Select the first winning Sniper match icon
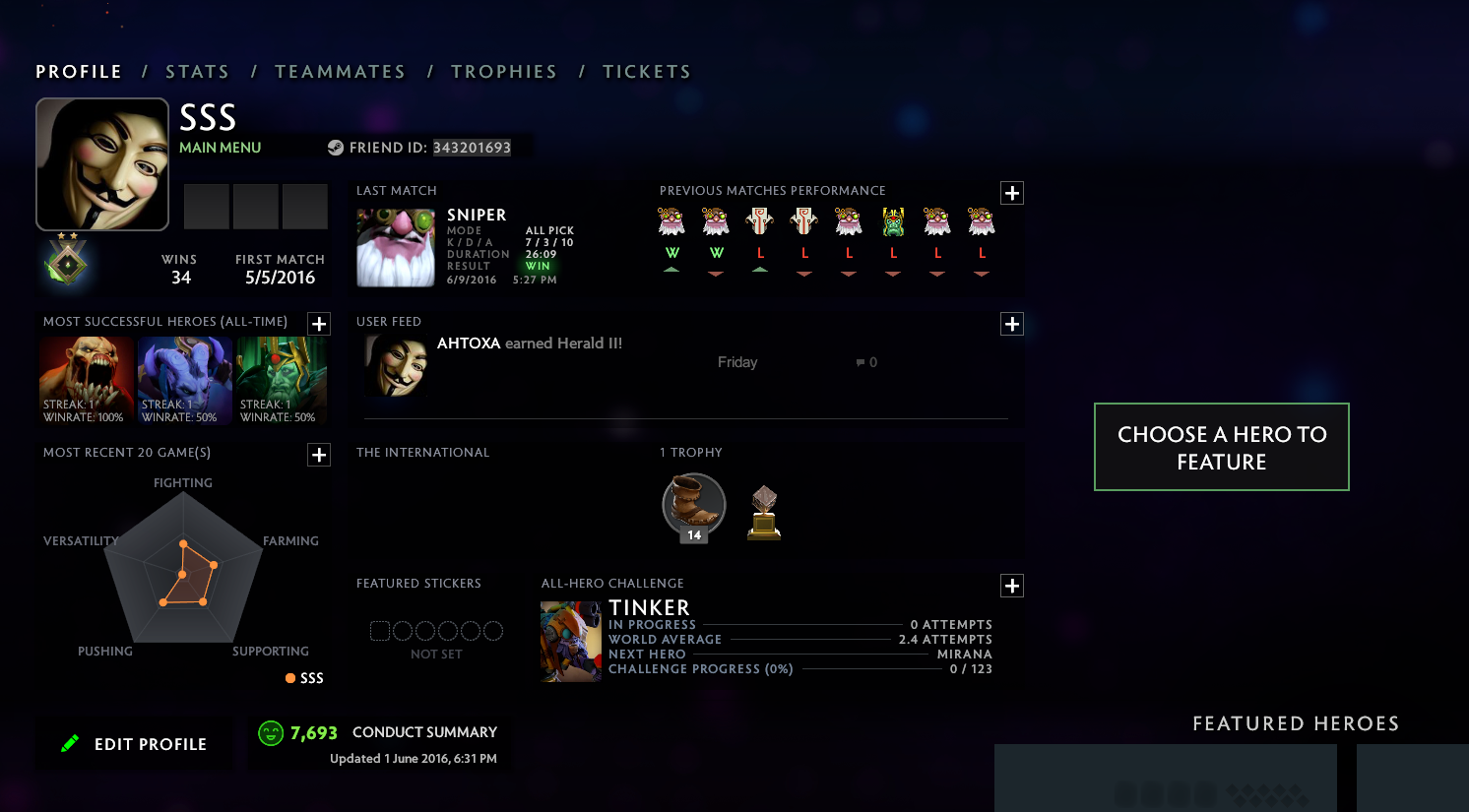 (671, 220)
